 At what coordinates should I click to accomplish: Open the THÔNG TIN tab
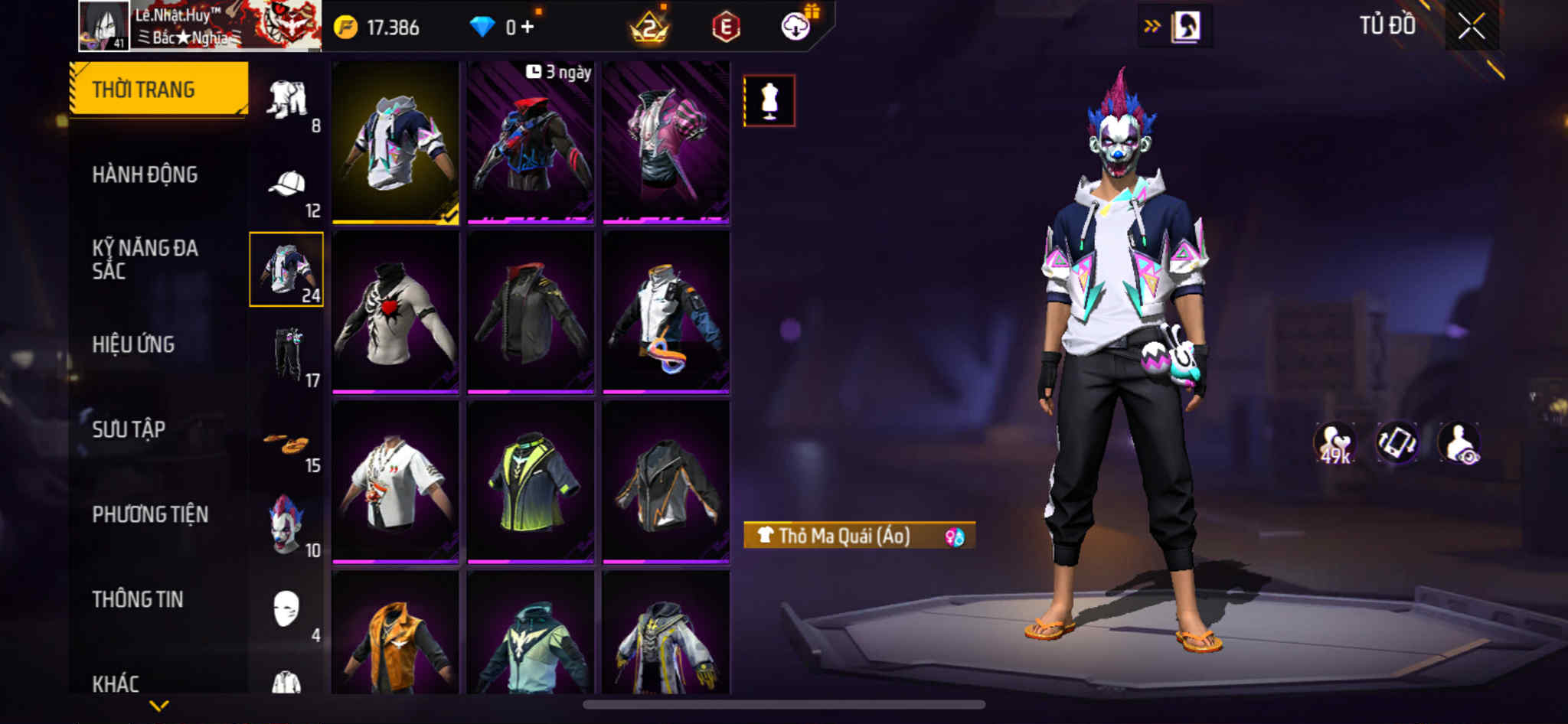138,599
